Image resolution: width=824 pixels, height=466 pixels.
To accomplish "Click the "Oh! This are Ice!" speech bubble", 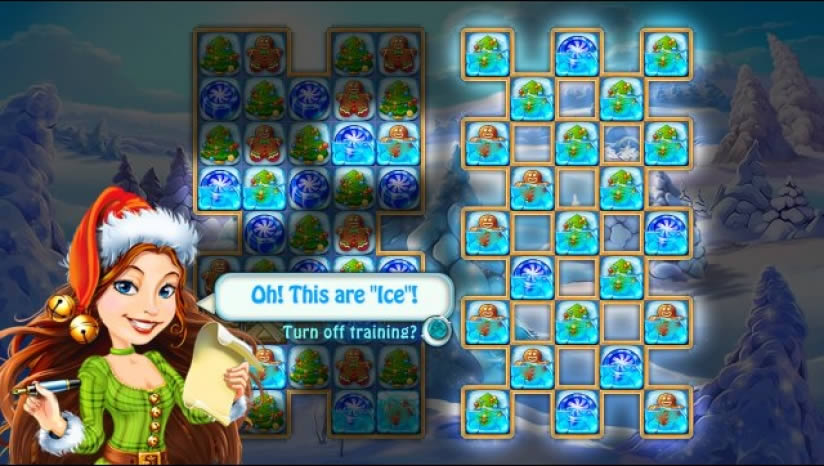I will (x=334, y=297).
